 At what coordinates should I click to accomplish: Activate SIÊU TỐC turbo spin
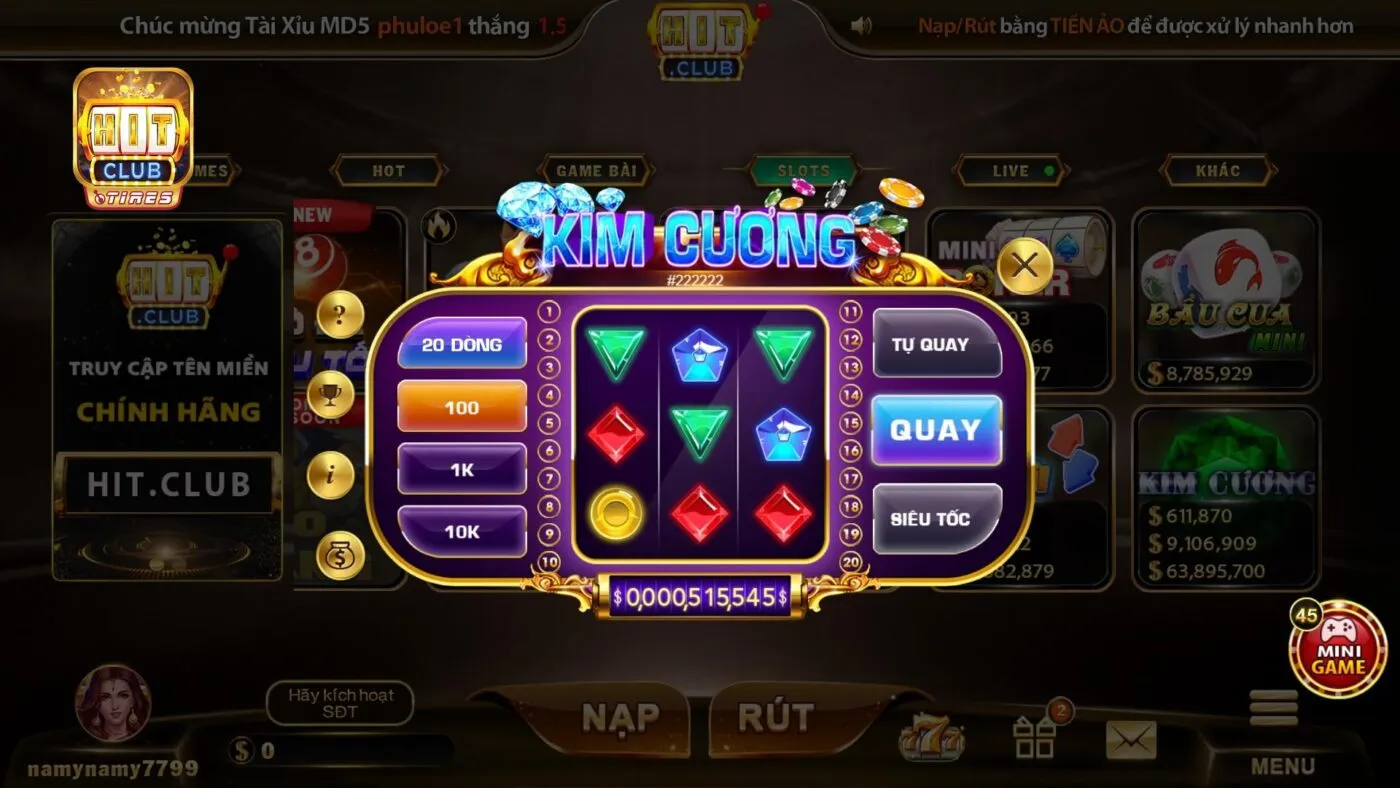[936, 519]
